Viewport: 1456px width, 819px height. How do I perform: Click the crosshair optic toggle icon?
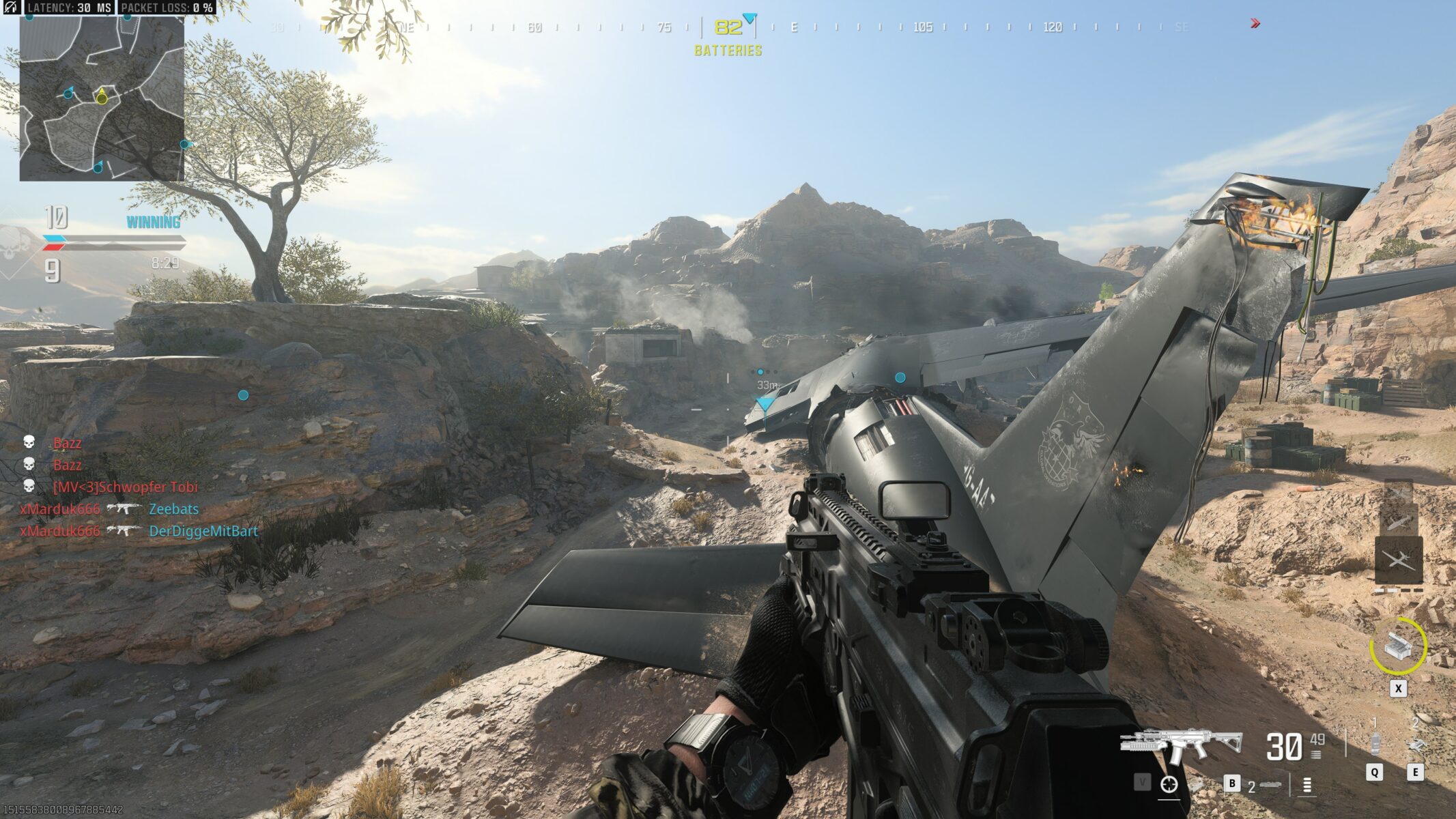pyautogui.click(x=1169, y=785)
